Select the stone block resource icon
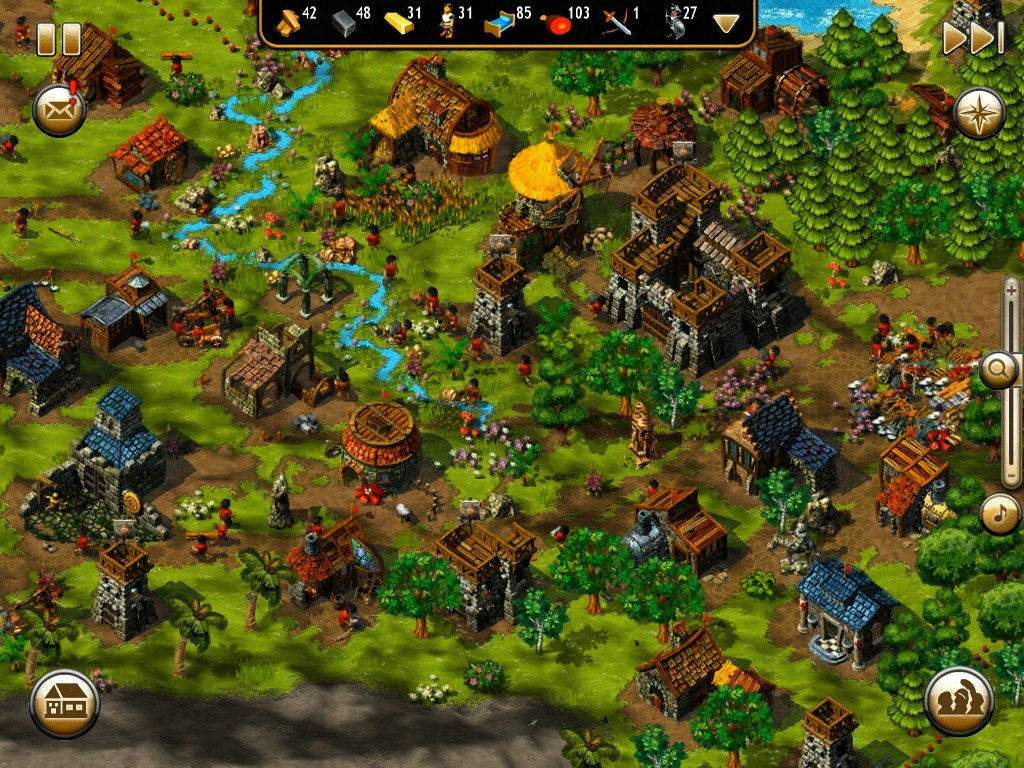 click(x=344, y=23)
